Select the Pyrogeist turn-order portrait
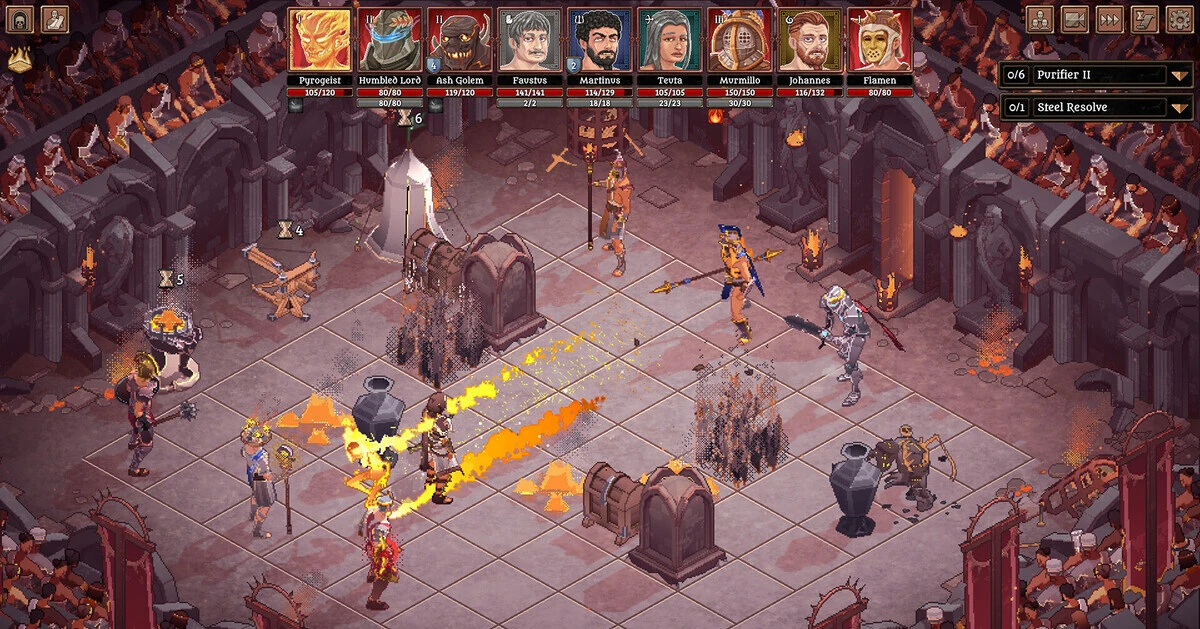Image resolution: width=1200 pixels, height=629 pixels. click(320, 40)
